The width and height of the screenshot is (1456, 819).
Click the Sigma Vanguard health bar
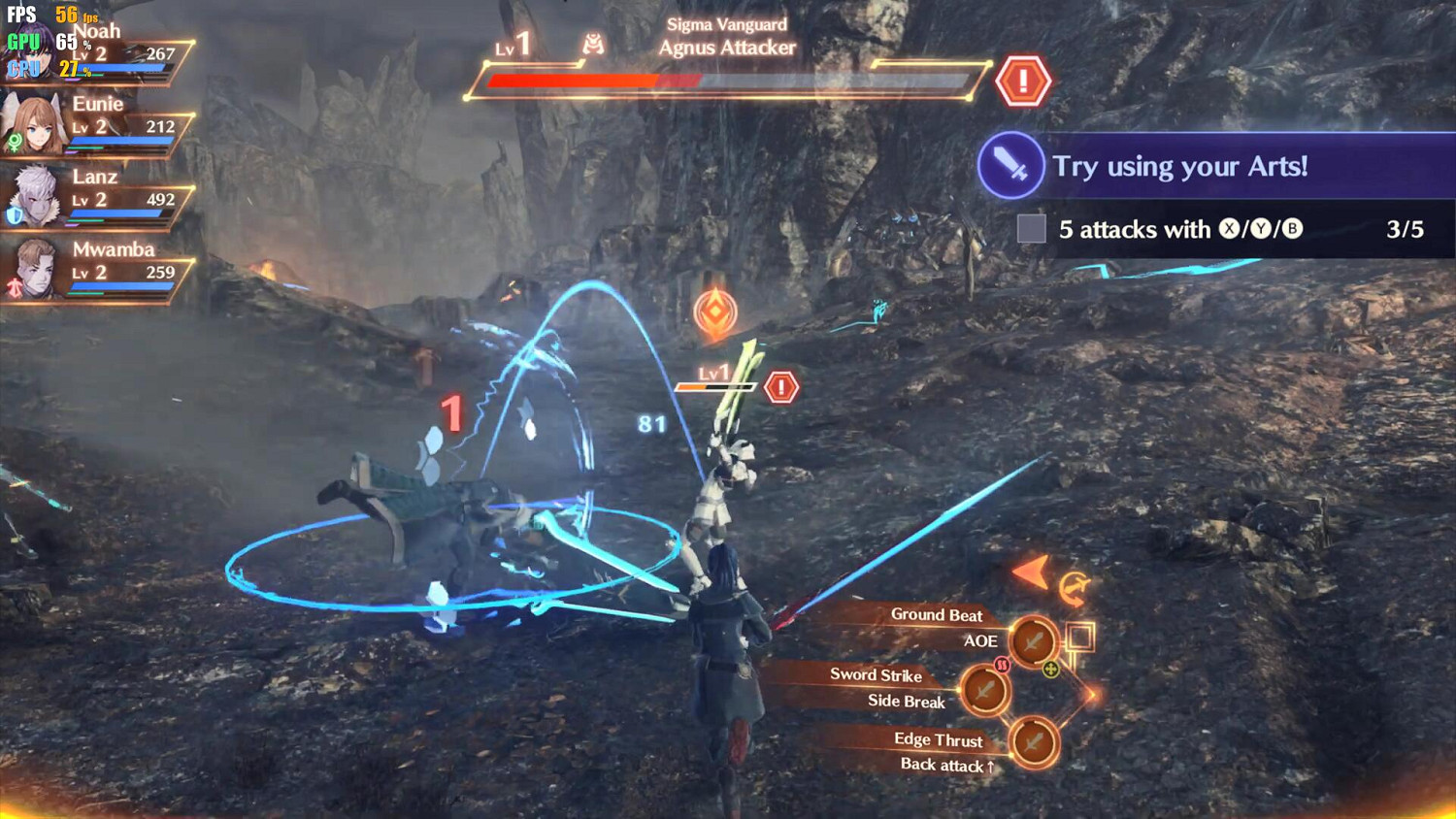click(723, 80)
